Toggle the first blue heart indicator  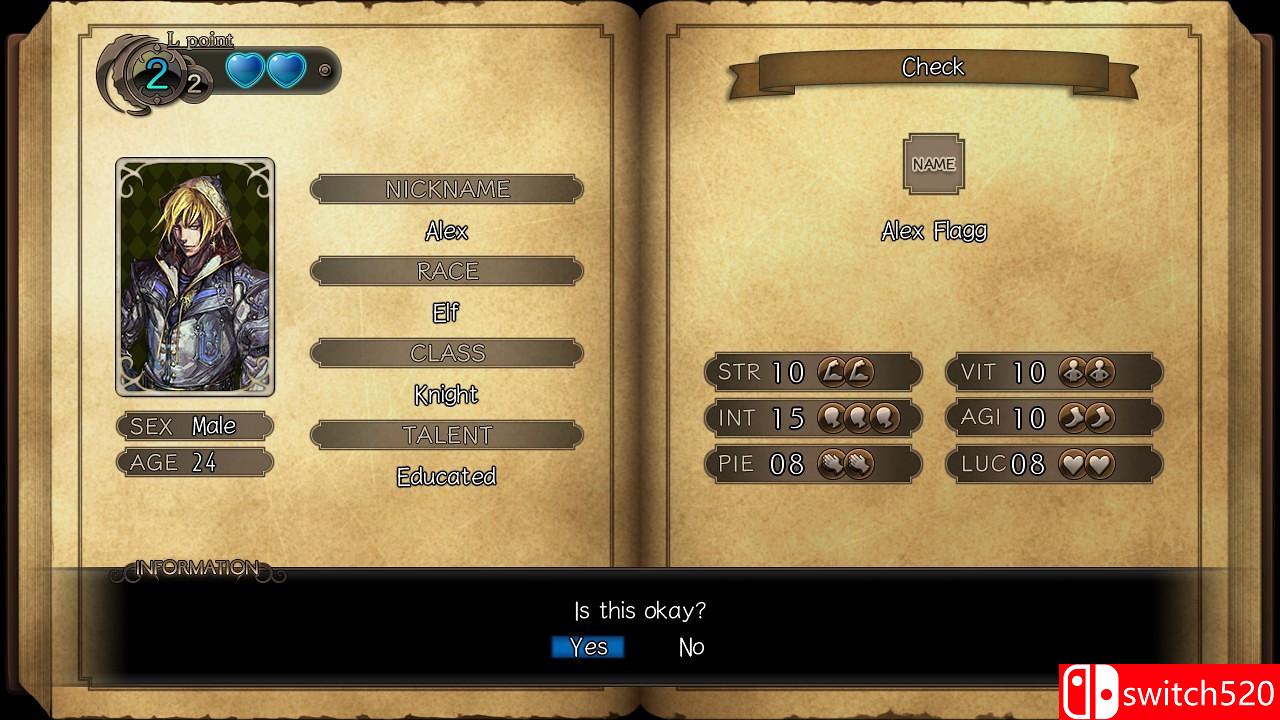(x=247, y=72)
